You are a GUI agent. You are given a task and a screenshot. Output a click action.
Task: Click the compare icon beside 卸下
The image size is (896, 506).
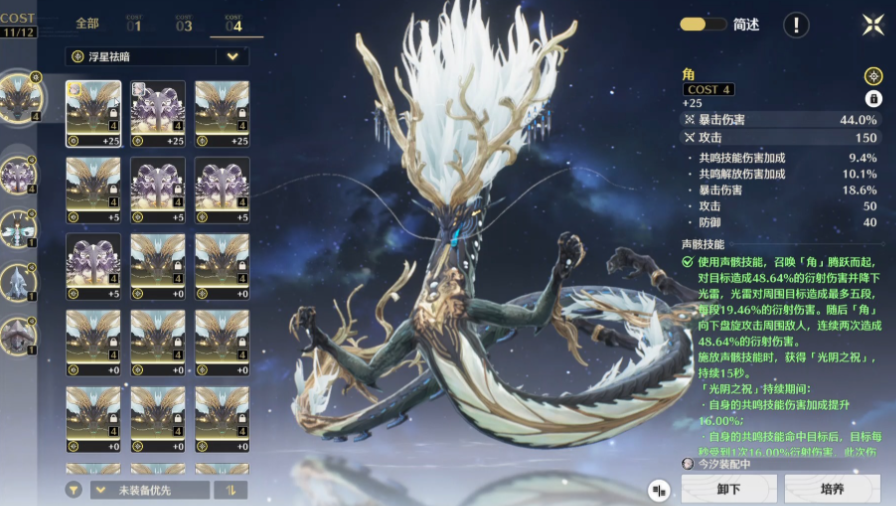click(658, 490)
